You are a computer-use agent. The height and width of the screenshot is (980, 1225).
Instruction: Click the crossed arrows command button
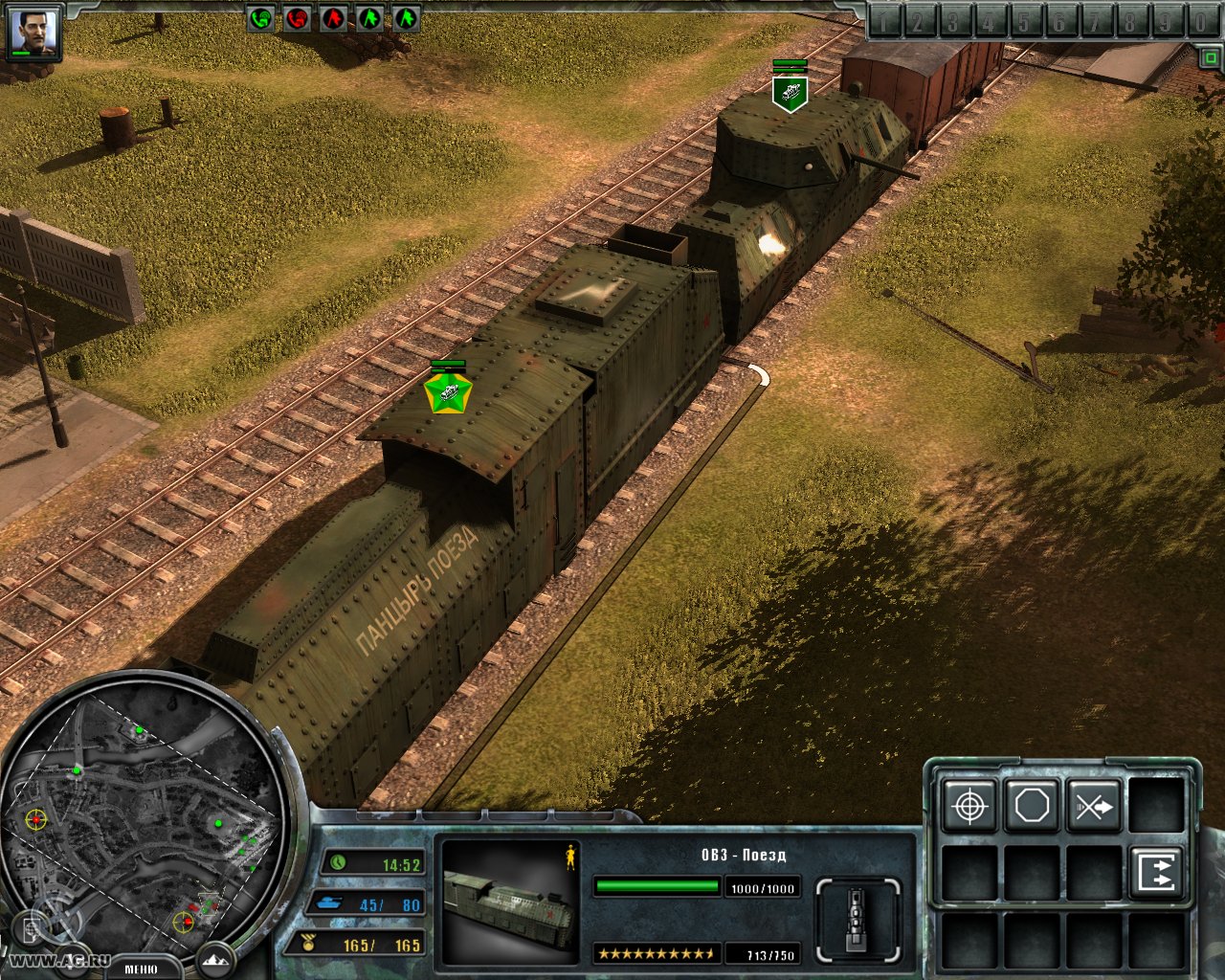[1094, 806]
